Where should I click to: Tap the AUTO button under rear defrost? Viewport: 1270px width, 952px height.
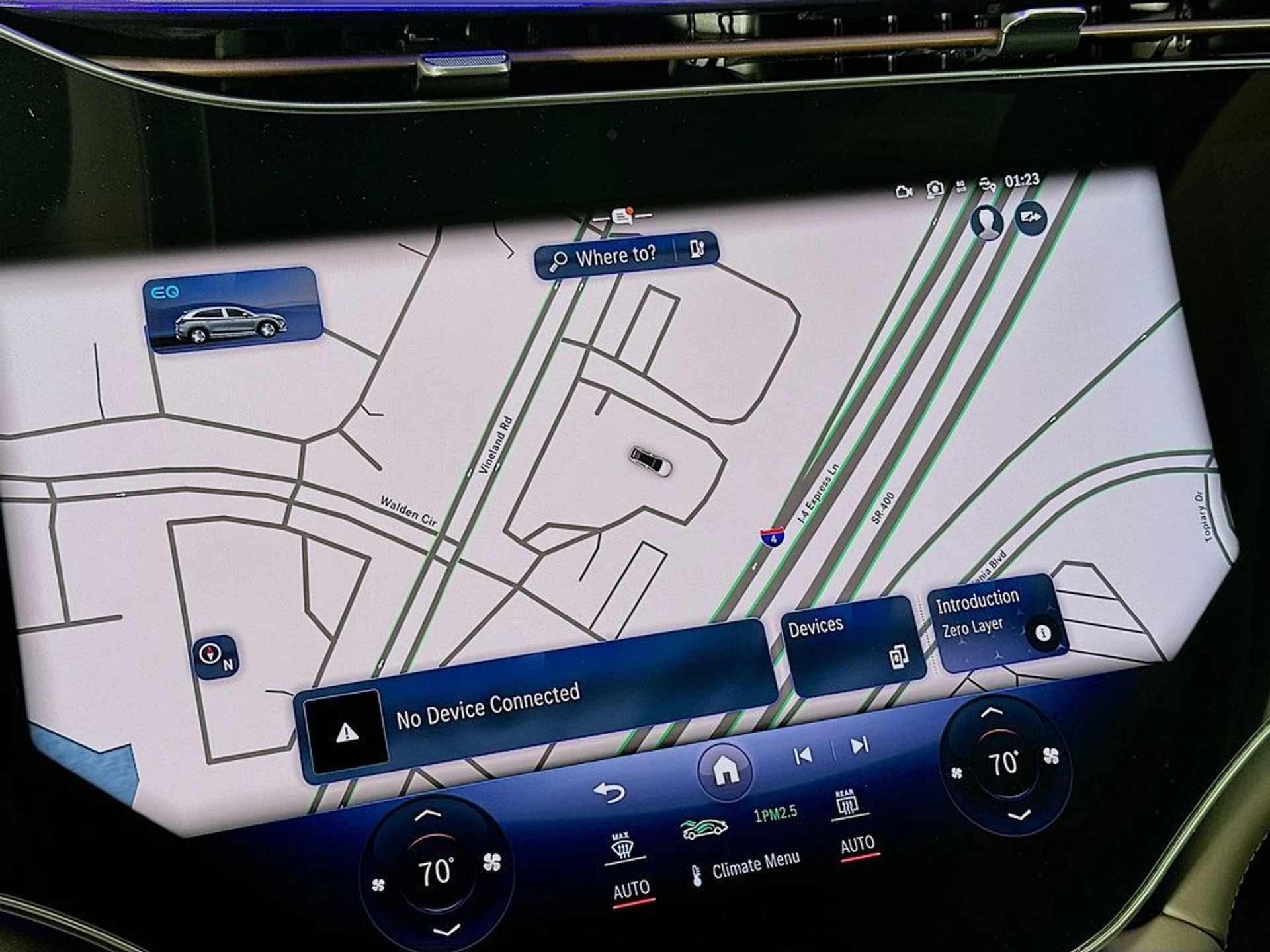pos(857,845)
